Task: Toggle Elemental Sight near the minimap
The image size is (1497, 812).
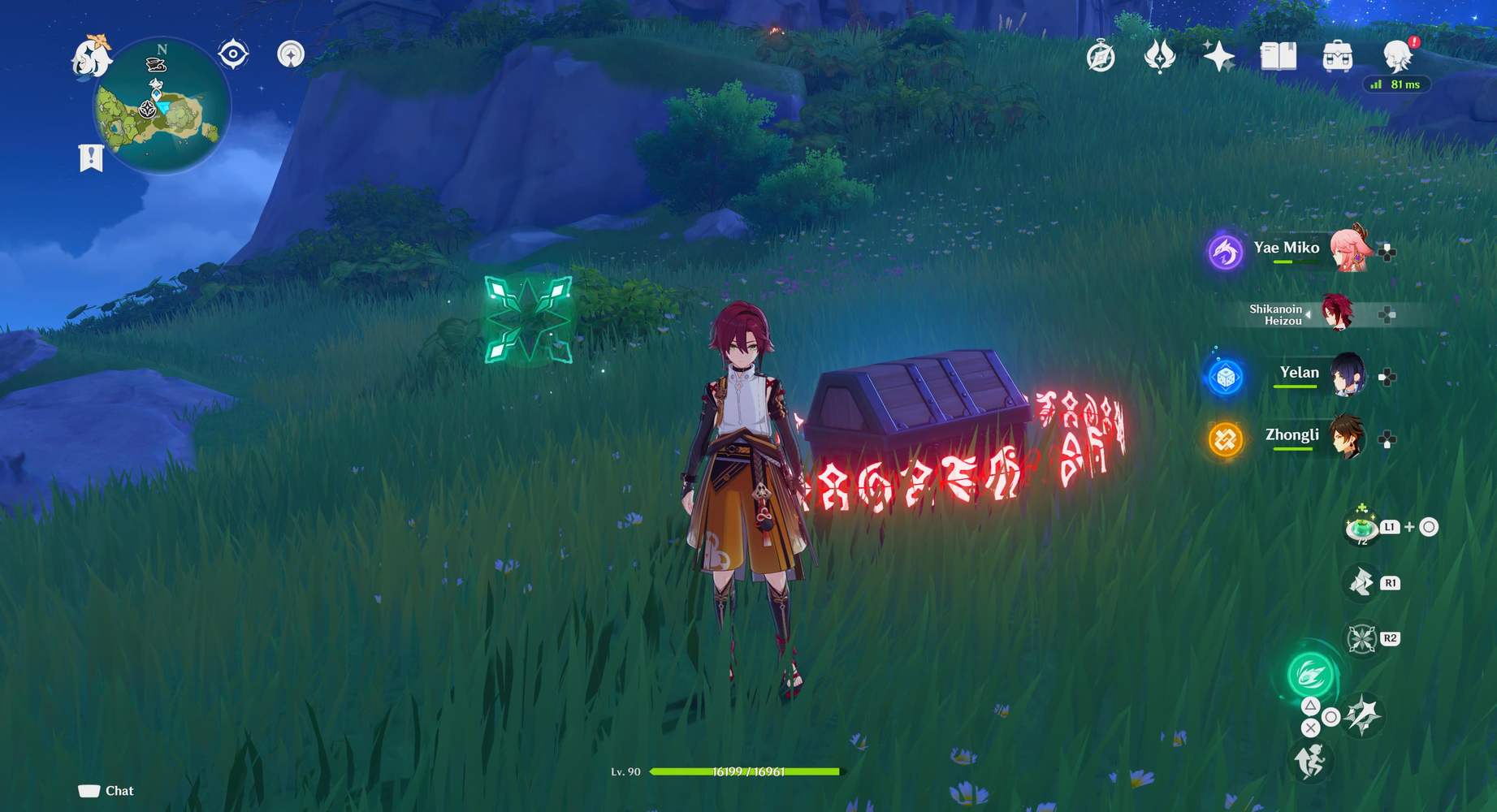Action: point(233,54)
